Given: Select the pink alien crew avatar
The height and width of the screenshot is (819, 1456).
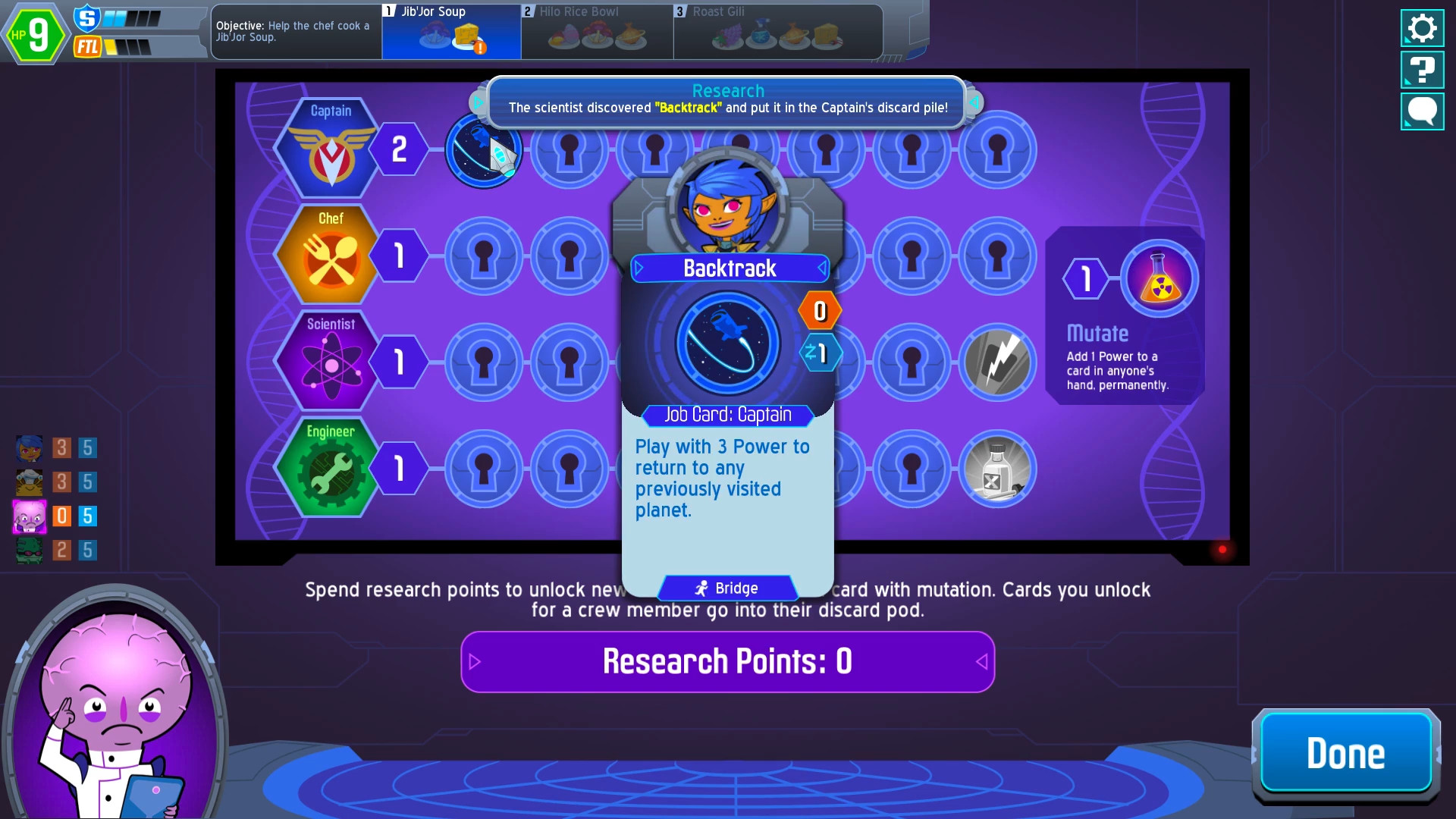Looking at the screenshot, I should (x=29, y=516).
